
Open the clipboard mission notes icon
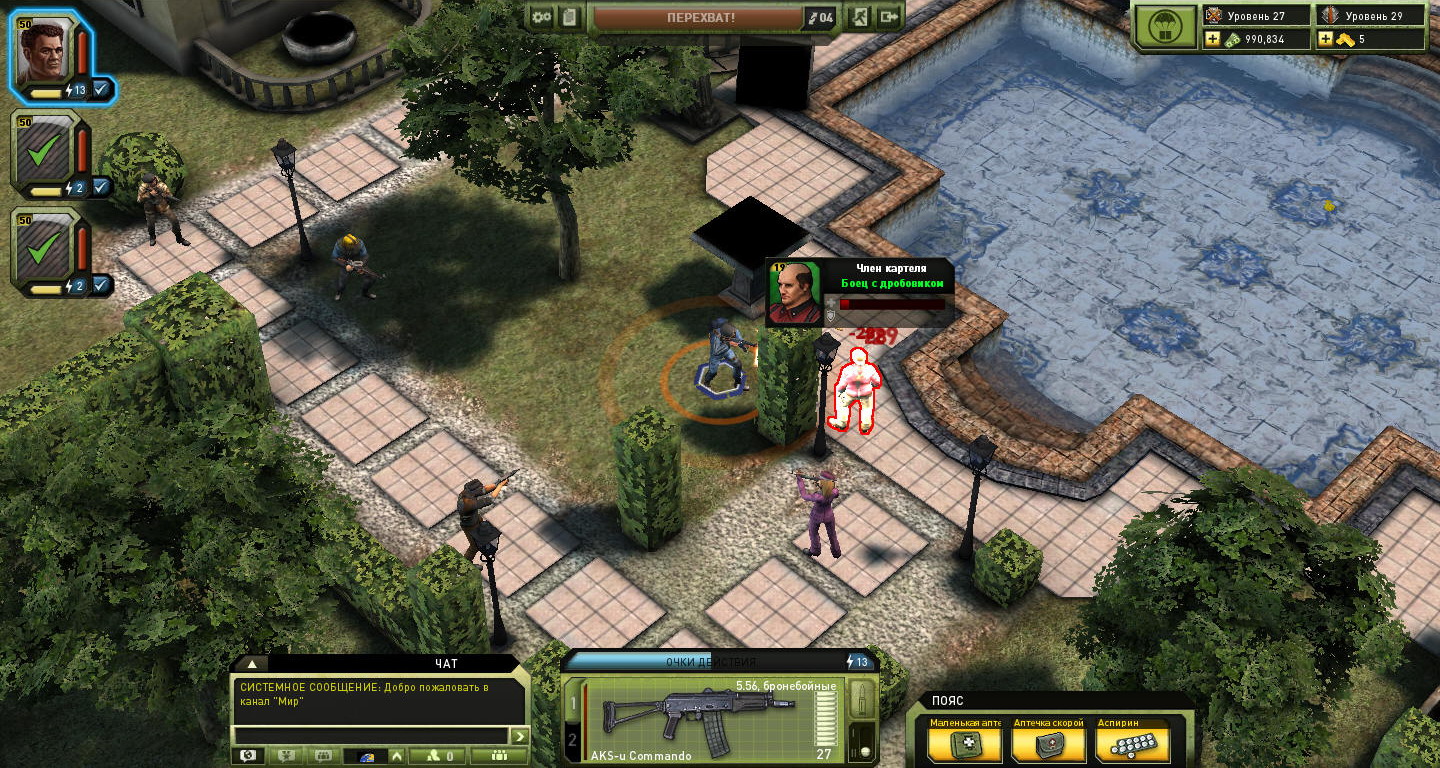coord(569,17)
